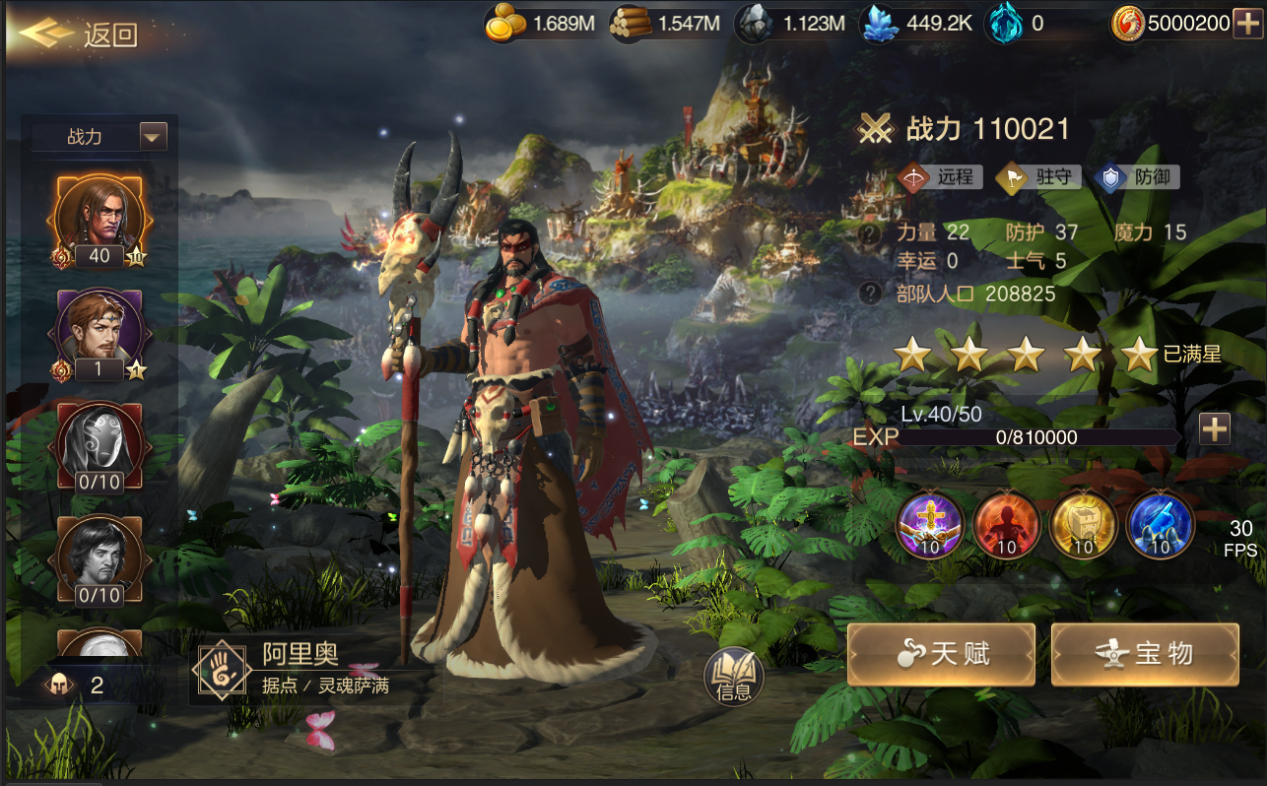The height and width of the screenshot is (786, 1267).
Task: Click the 灵魂萨满 hero class emblem
Action: pos(223,670)
